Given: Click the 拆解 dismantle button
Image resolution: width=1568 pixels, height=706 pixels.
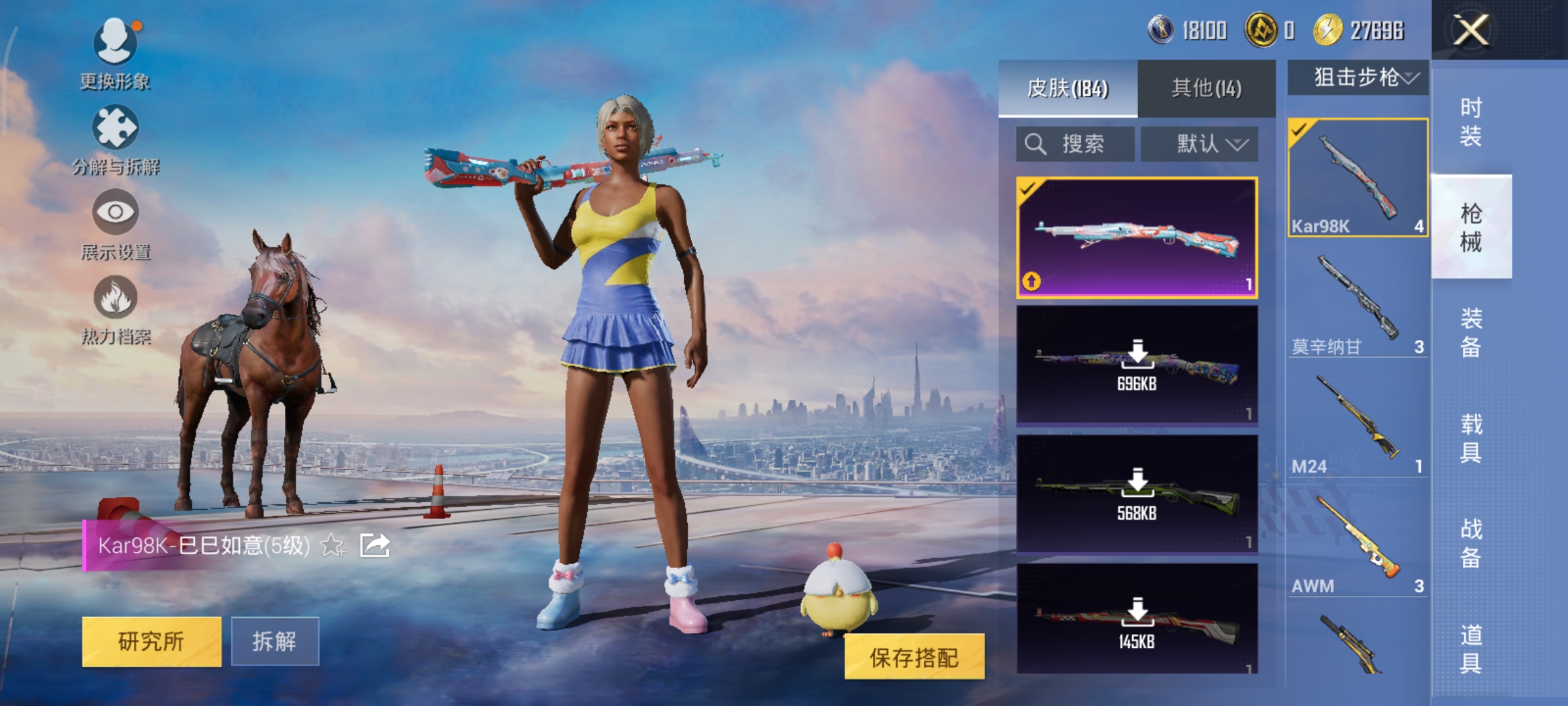Looking at the screenshot, I should 275,641.
